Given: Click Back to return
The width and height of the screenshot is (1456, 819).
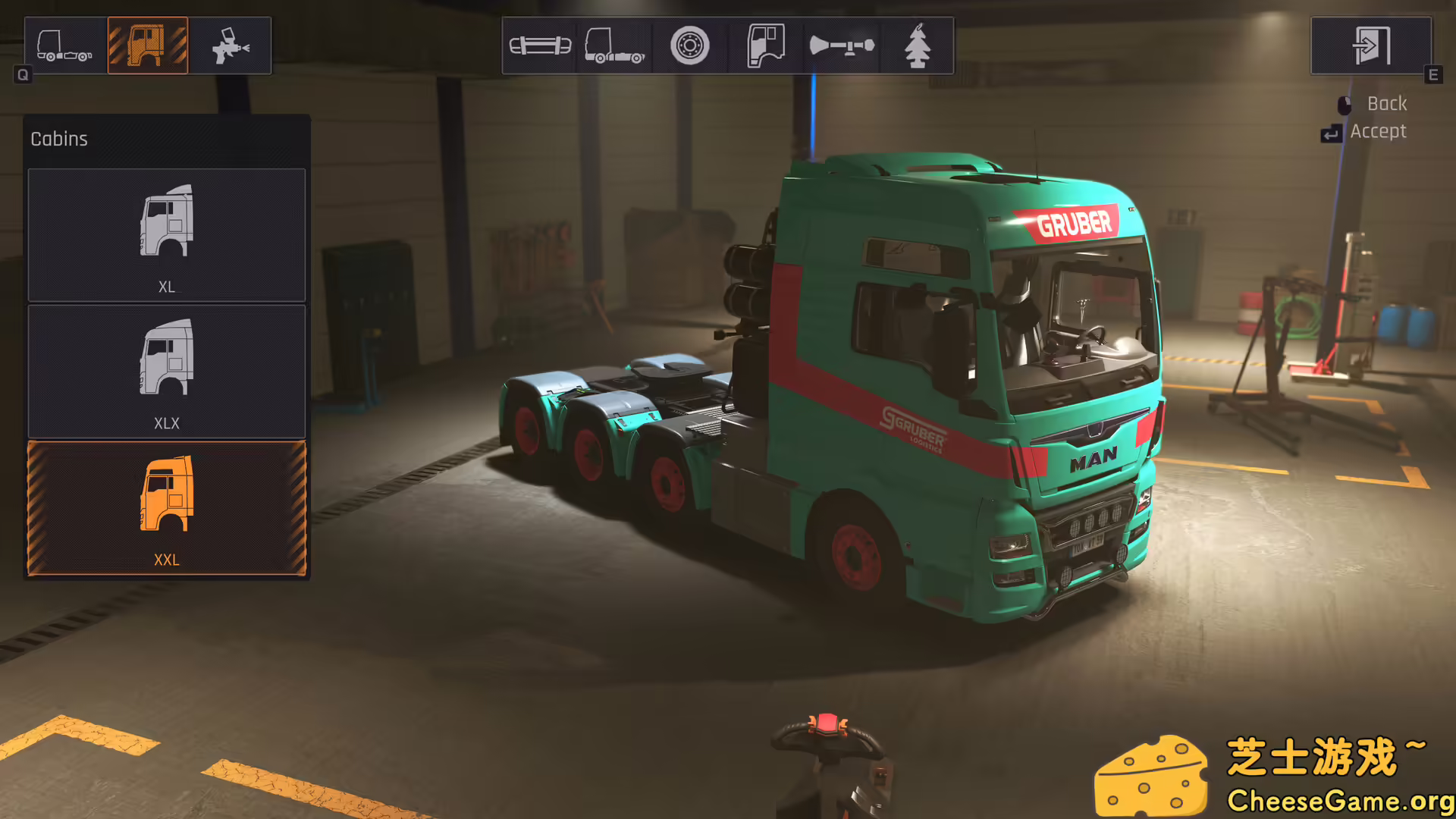Looking at the screenshot, I should coord(1385,103).
